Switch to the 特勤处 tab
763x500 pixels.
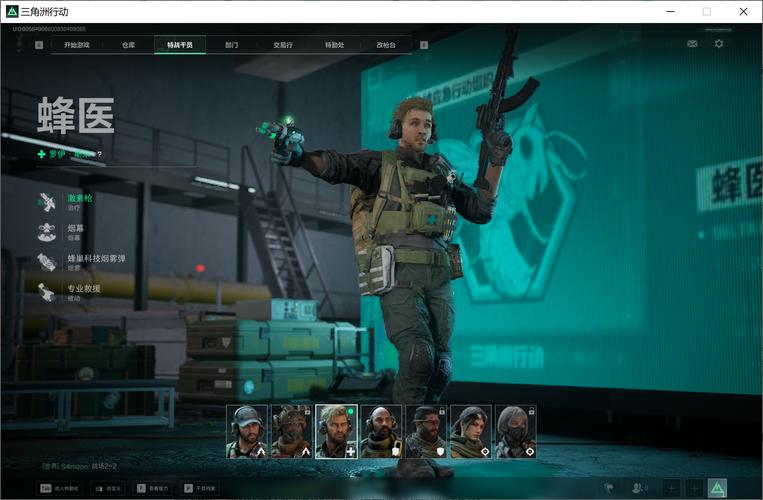click(334, 45)
